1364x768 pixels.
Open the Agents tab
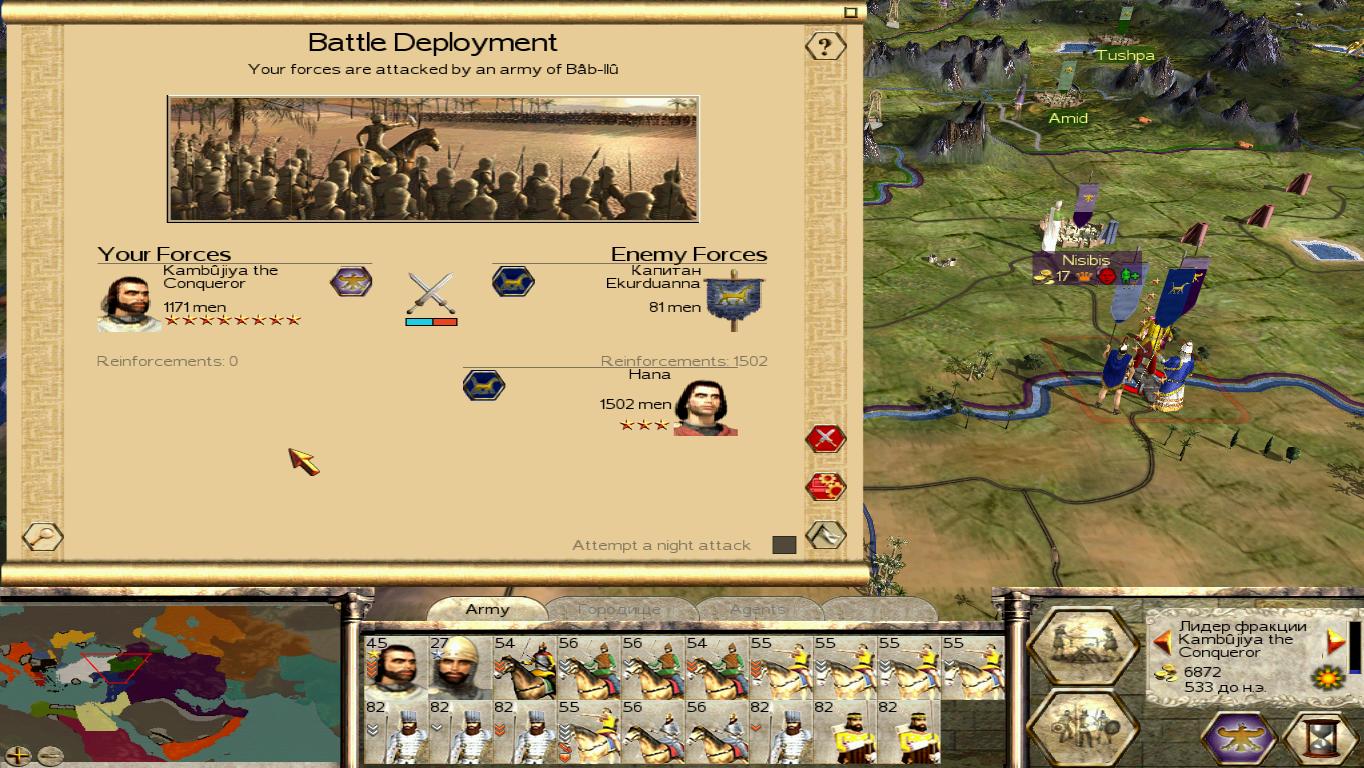point(757,609)
